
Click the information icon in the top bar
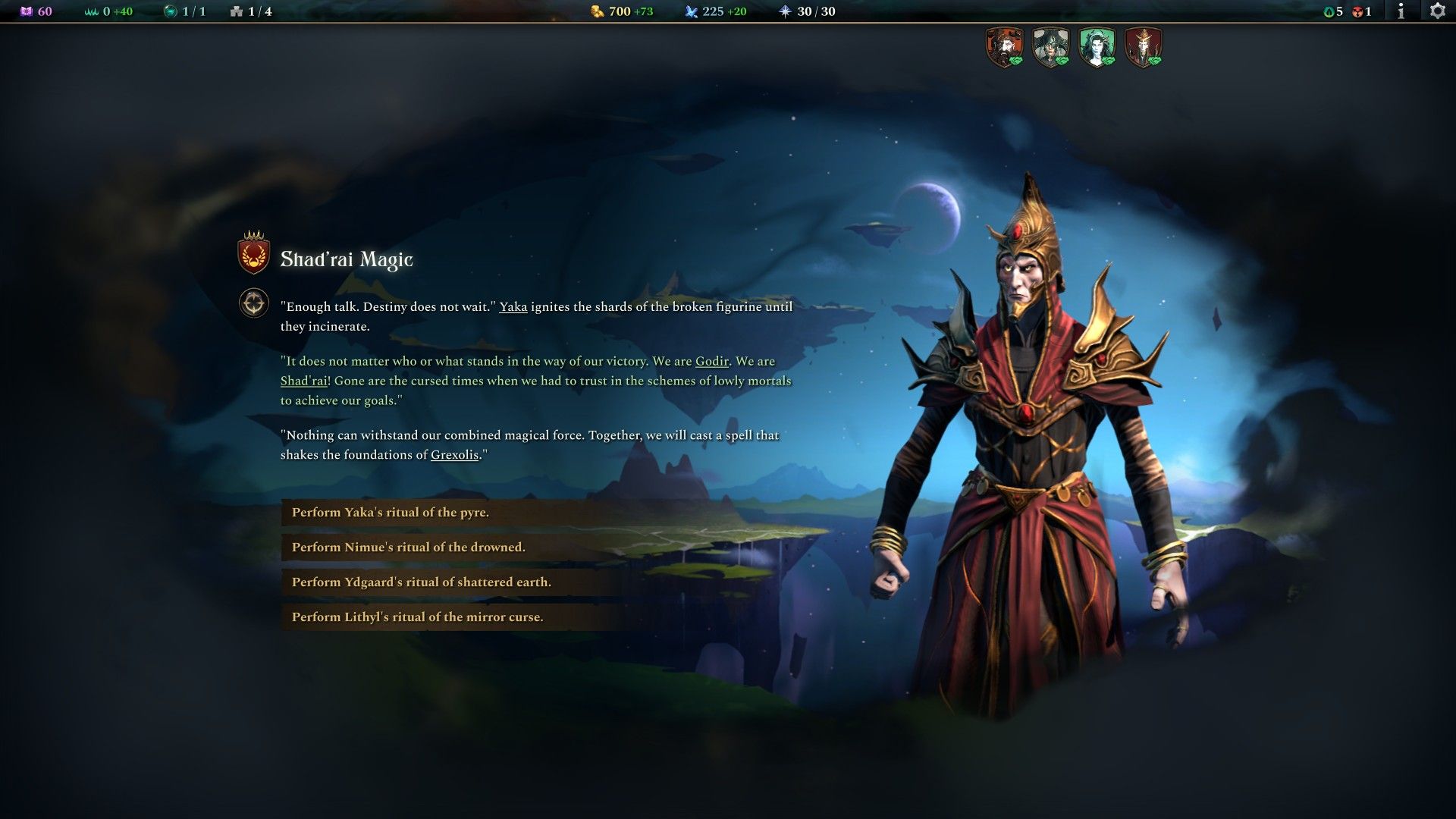click(x=1400, y=11)
